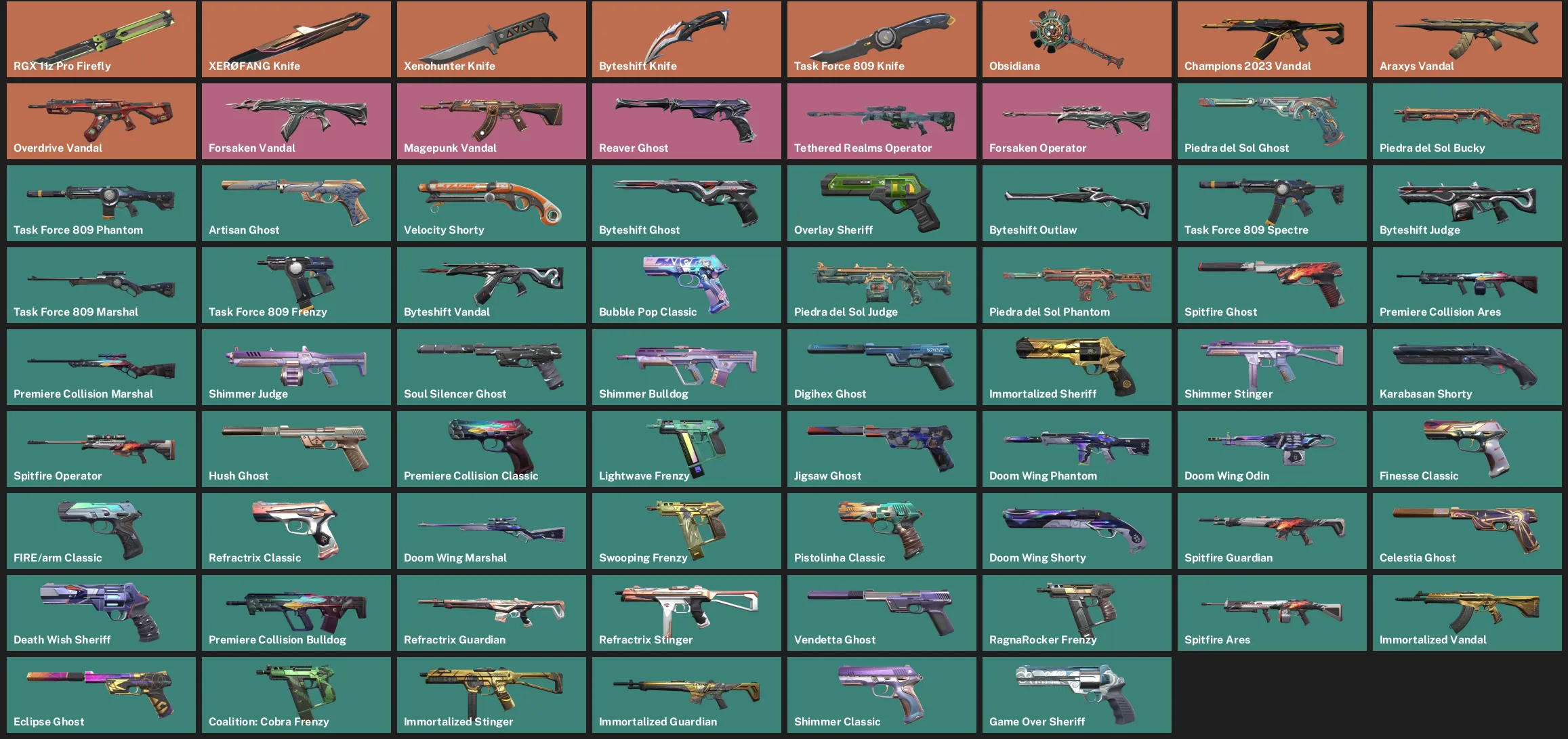View the Immortalized Sheriff skin
Image resolution: width=1568 pixels, height=739 pixels.
[1076, 366]
